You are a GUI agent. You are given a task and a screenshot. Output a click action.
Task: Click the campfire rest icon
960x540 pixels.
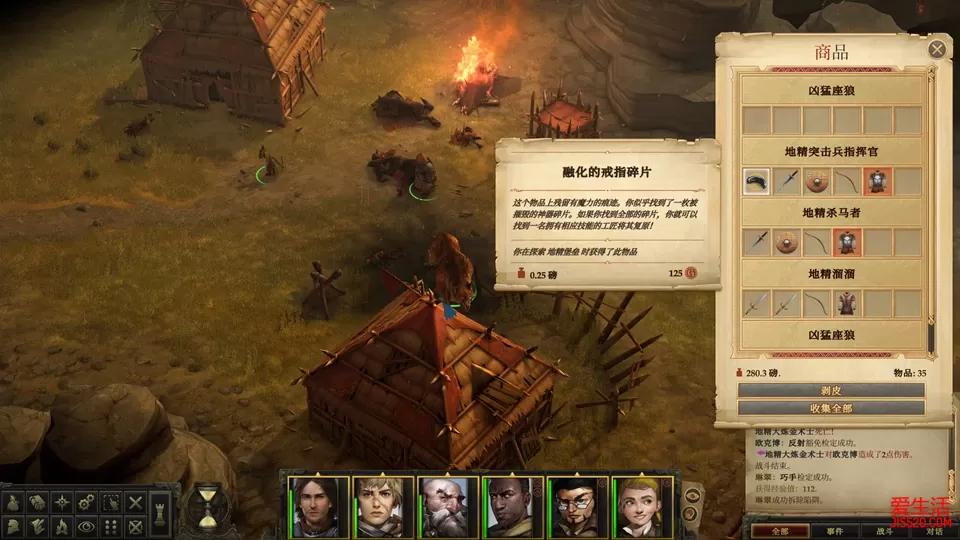62,526
